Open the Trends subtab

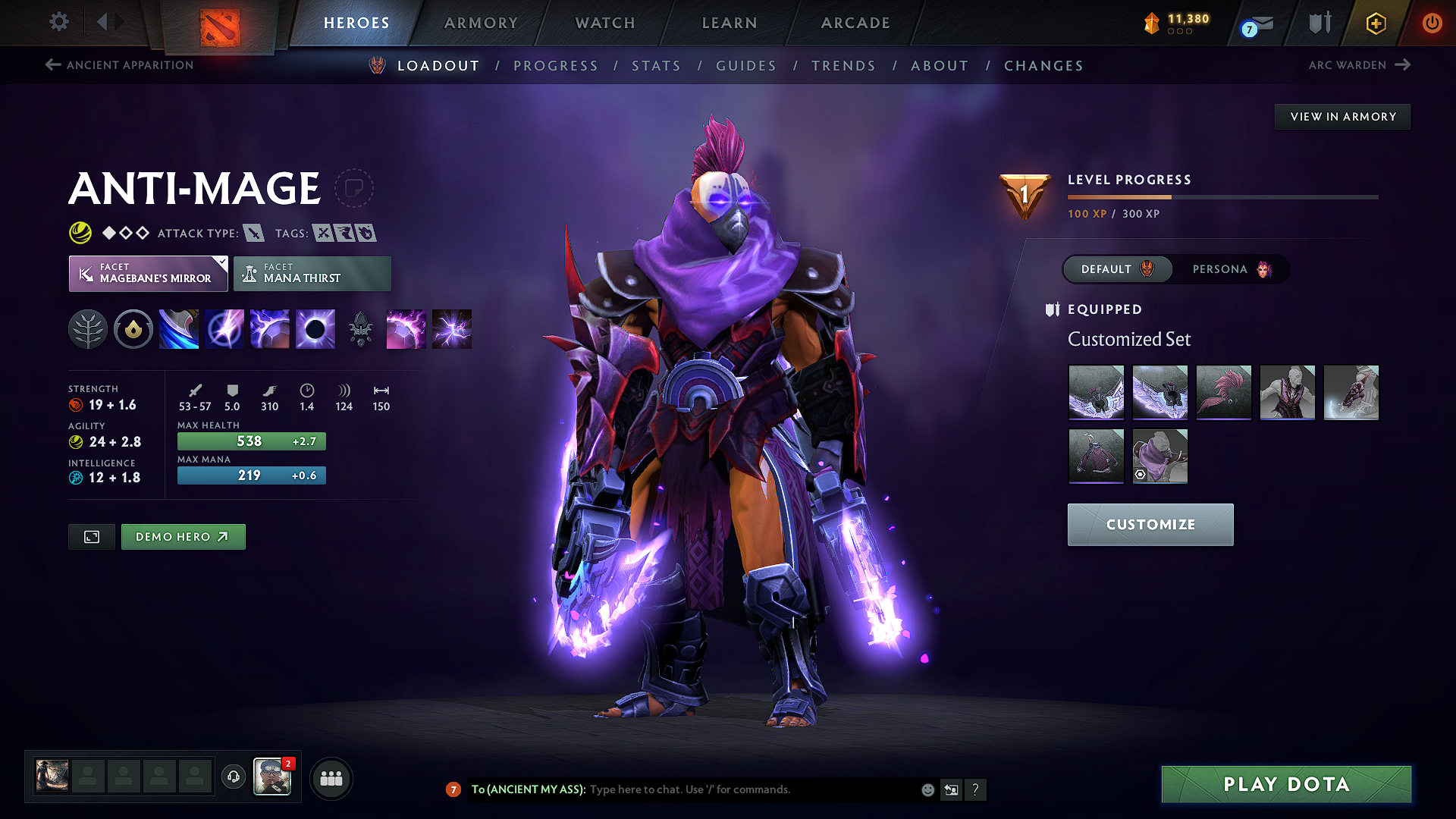coord(843,66)
